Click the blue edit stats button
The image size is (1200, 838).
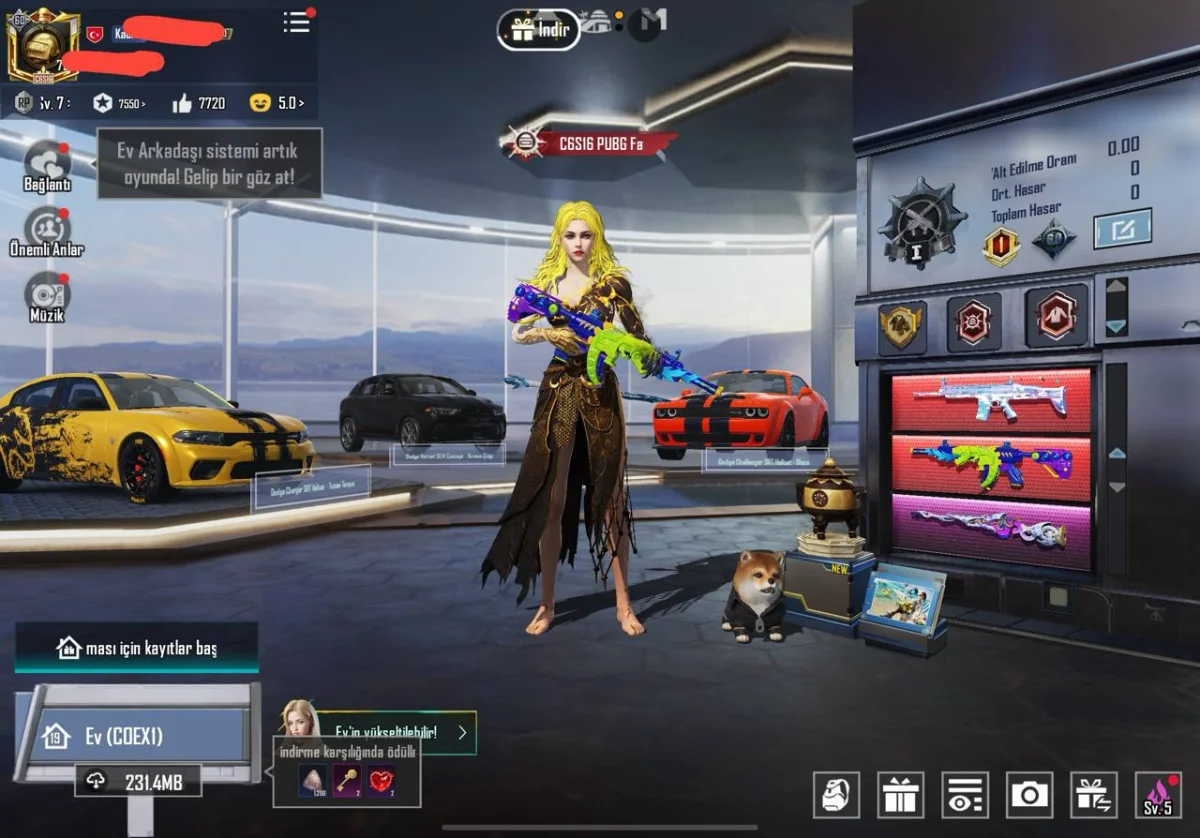click(1122, 229)
